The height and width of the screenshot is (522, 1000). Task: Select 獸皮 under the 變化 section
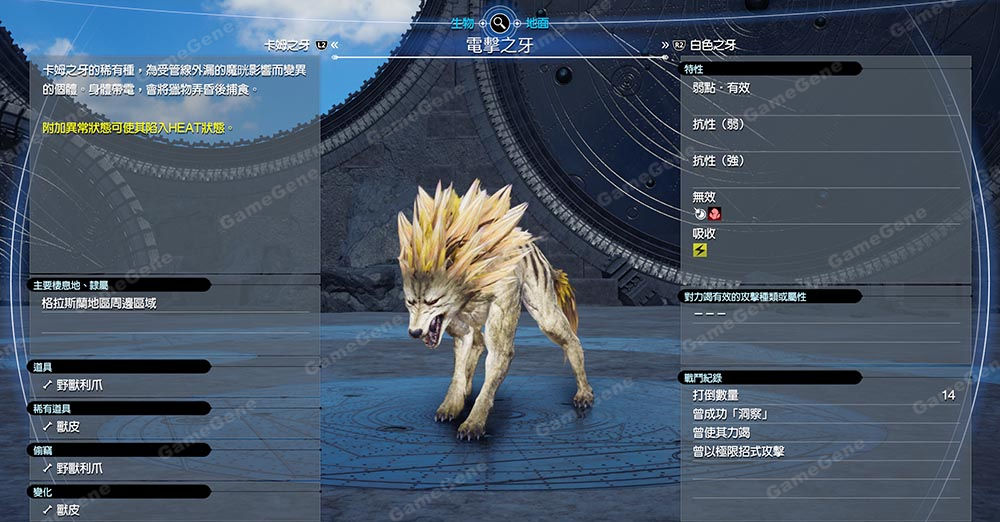pyautogui.click(x=68, y=510)
